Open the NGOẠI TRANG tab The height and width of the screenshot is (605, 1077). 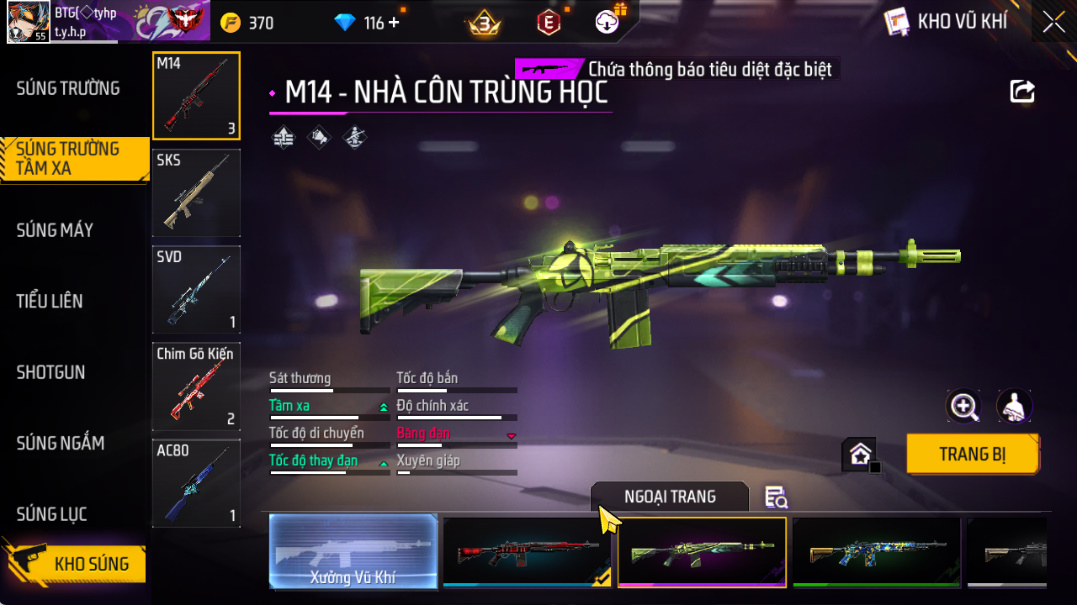[x=669, y=497]
